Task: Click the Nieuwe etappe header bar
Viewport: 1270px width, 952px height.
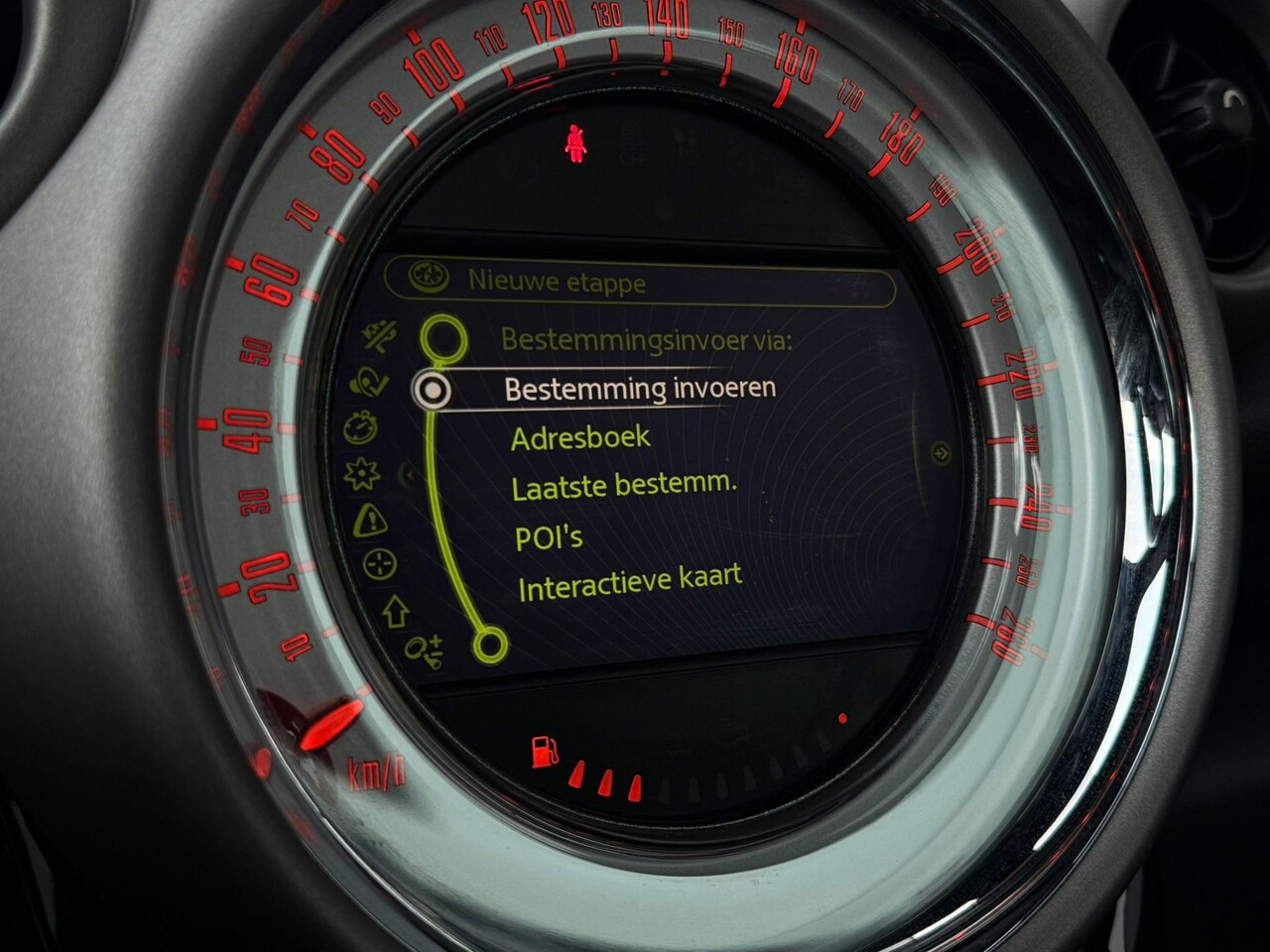Action: [640, 282]
